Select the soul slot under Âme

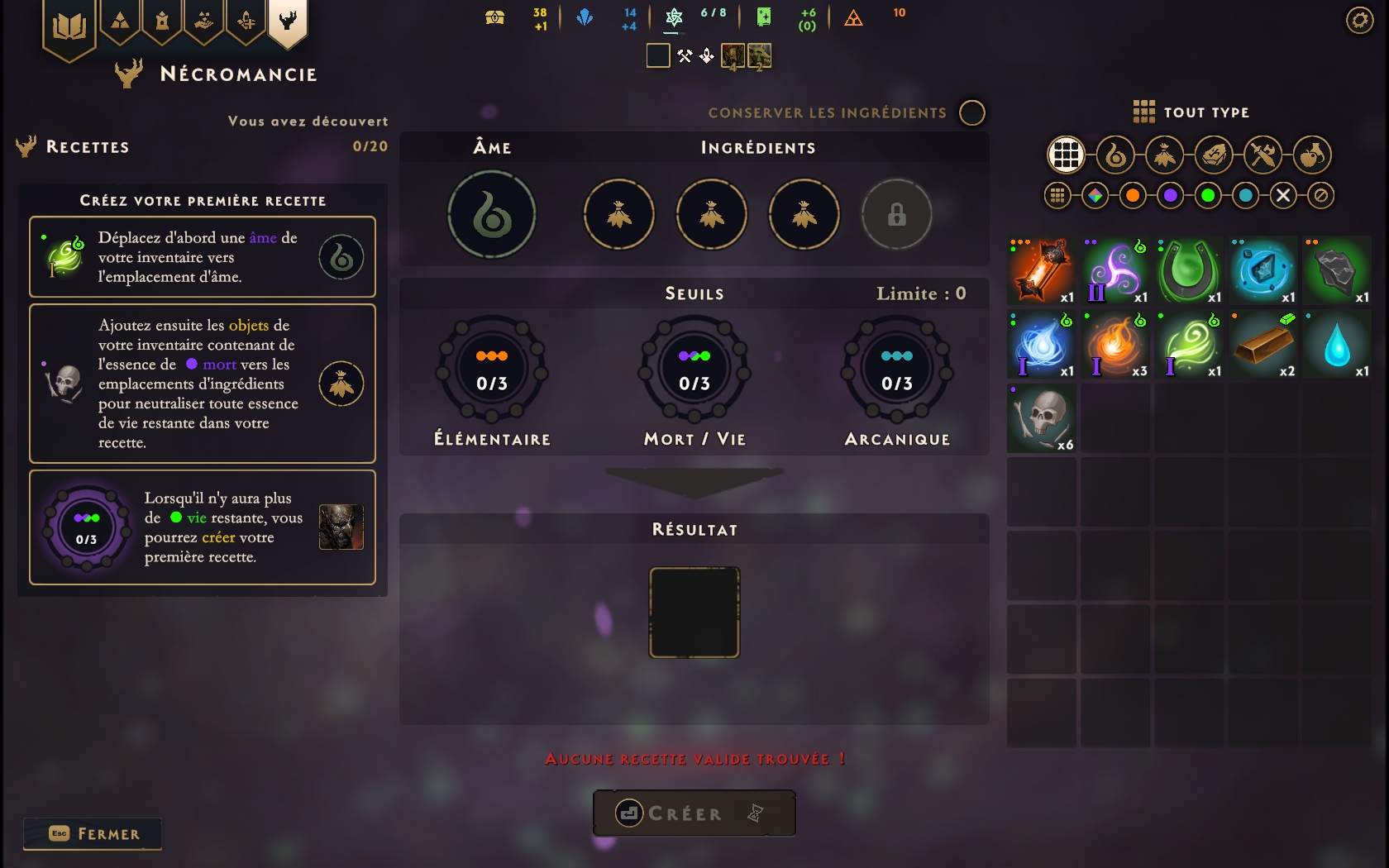point(492,215)
